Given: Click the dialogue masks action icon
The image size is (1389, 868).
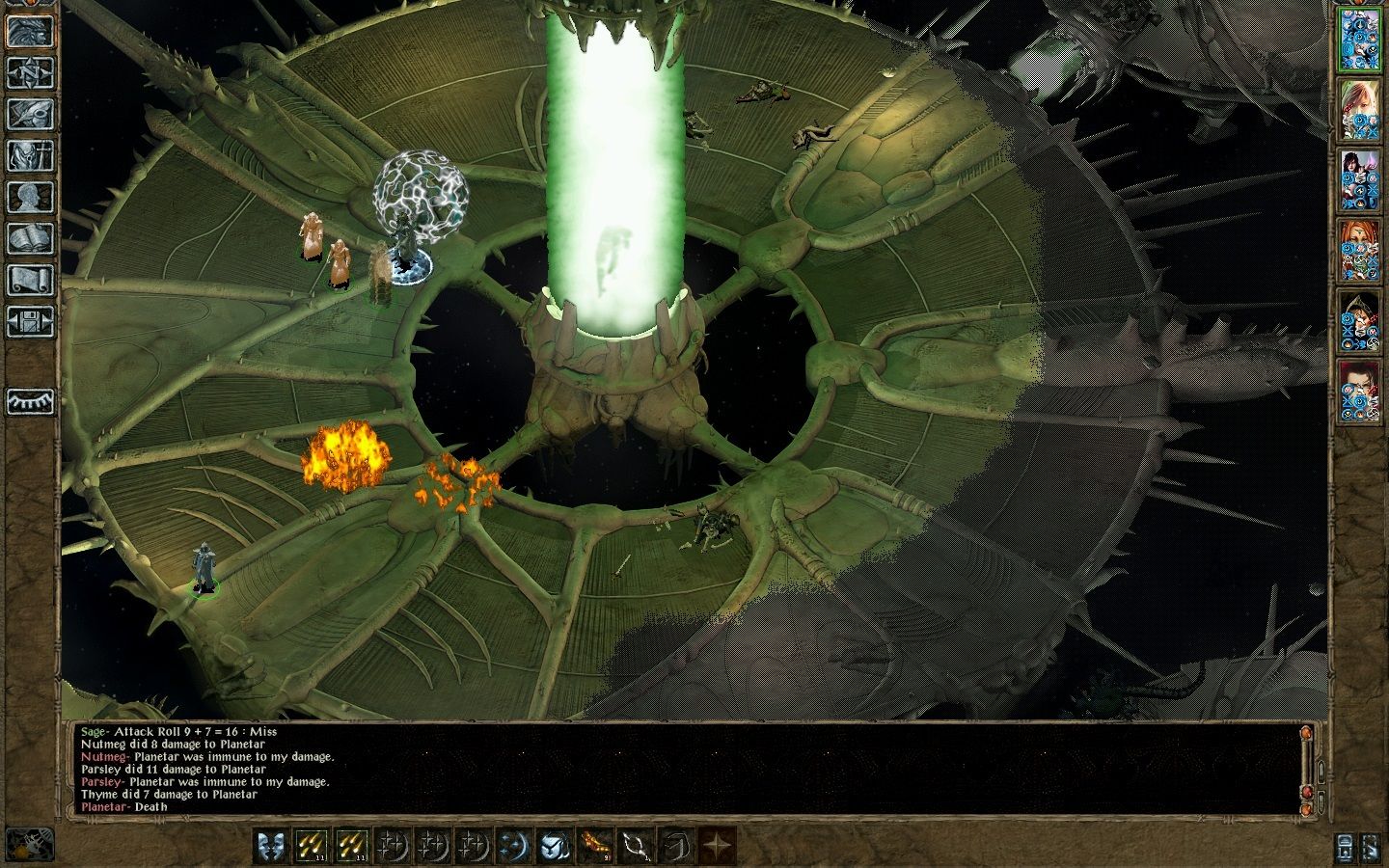Looking at the screenshot, I should point(271,846).
